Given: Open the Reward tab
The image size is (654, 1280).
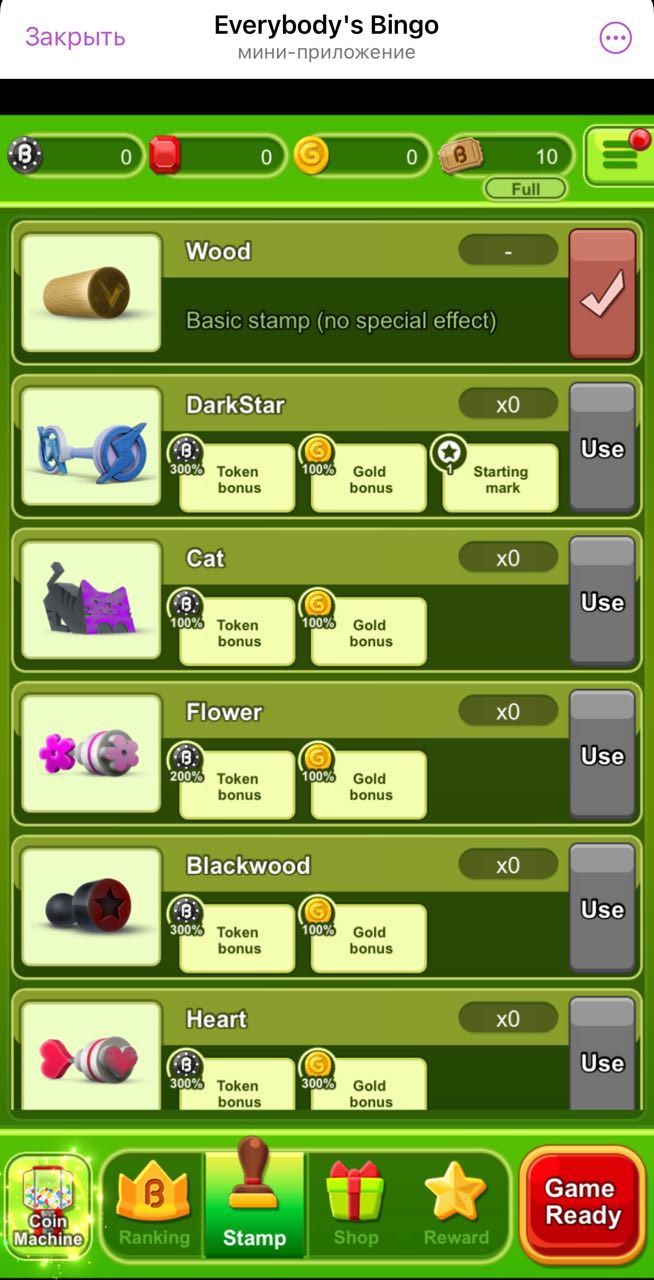Looking at the screenshot, I should click(x=456, y=1205).
